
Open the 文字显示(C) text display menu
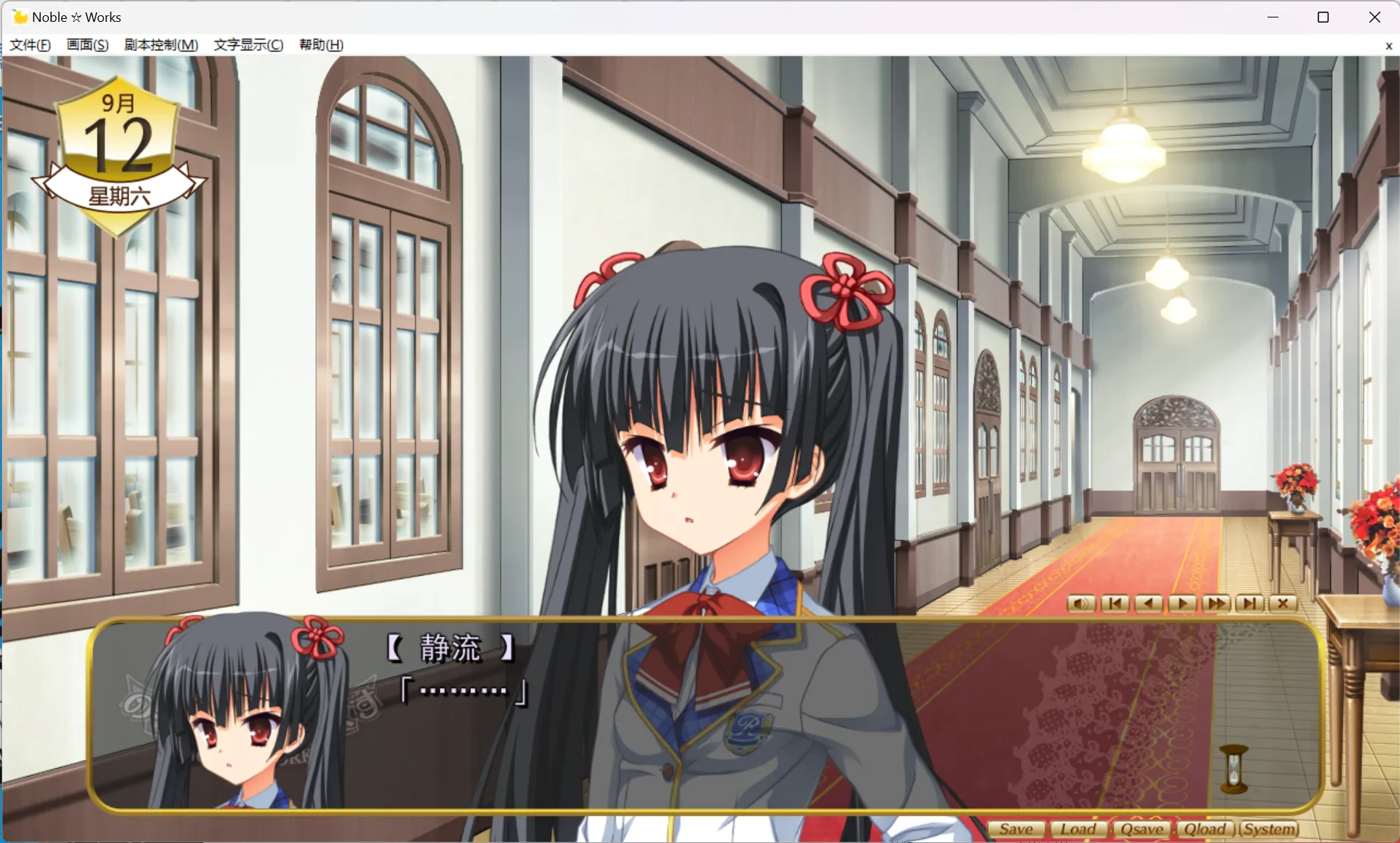(248, 44)
